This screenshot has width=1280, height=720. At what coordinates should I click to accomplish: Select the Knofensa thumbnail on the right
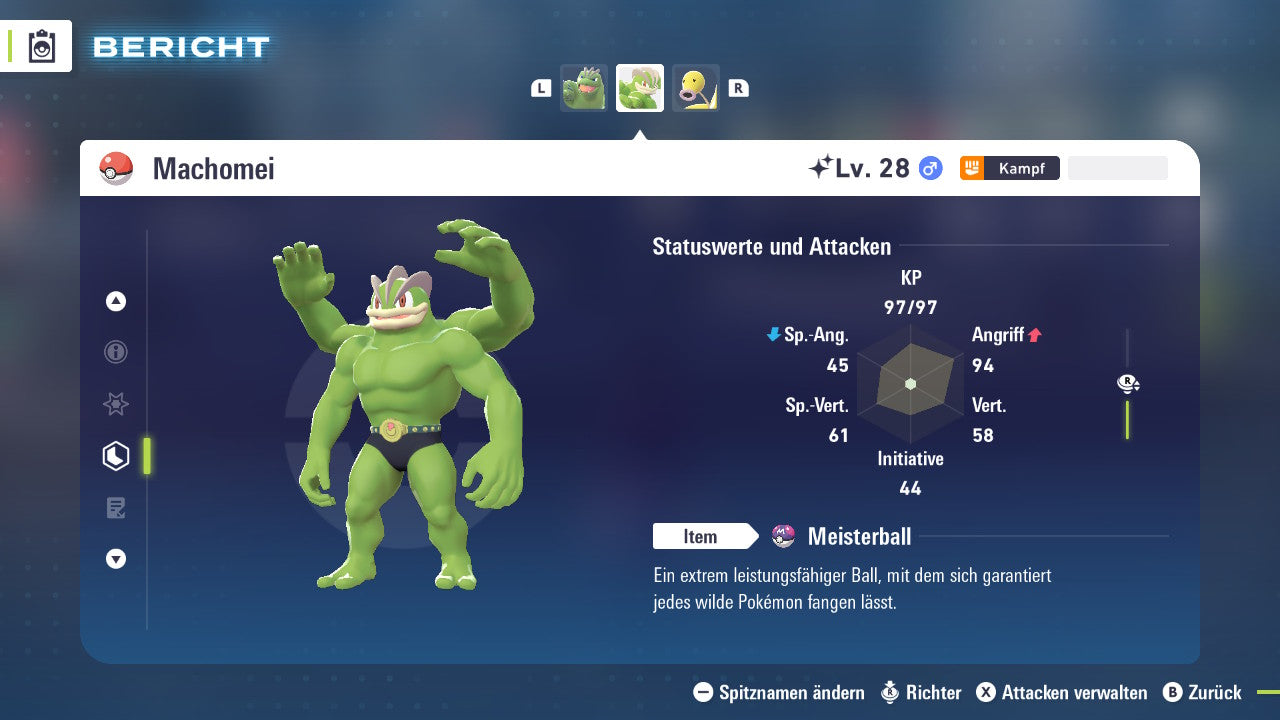pyautogui.click(x=696, y=87)
